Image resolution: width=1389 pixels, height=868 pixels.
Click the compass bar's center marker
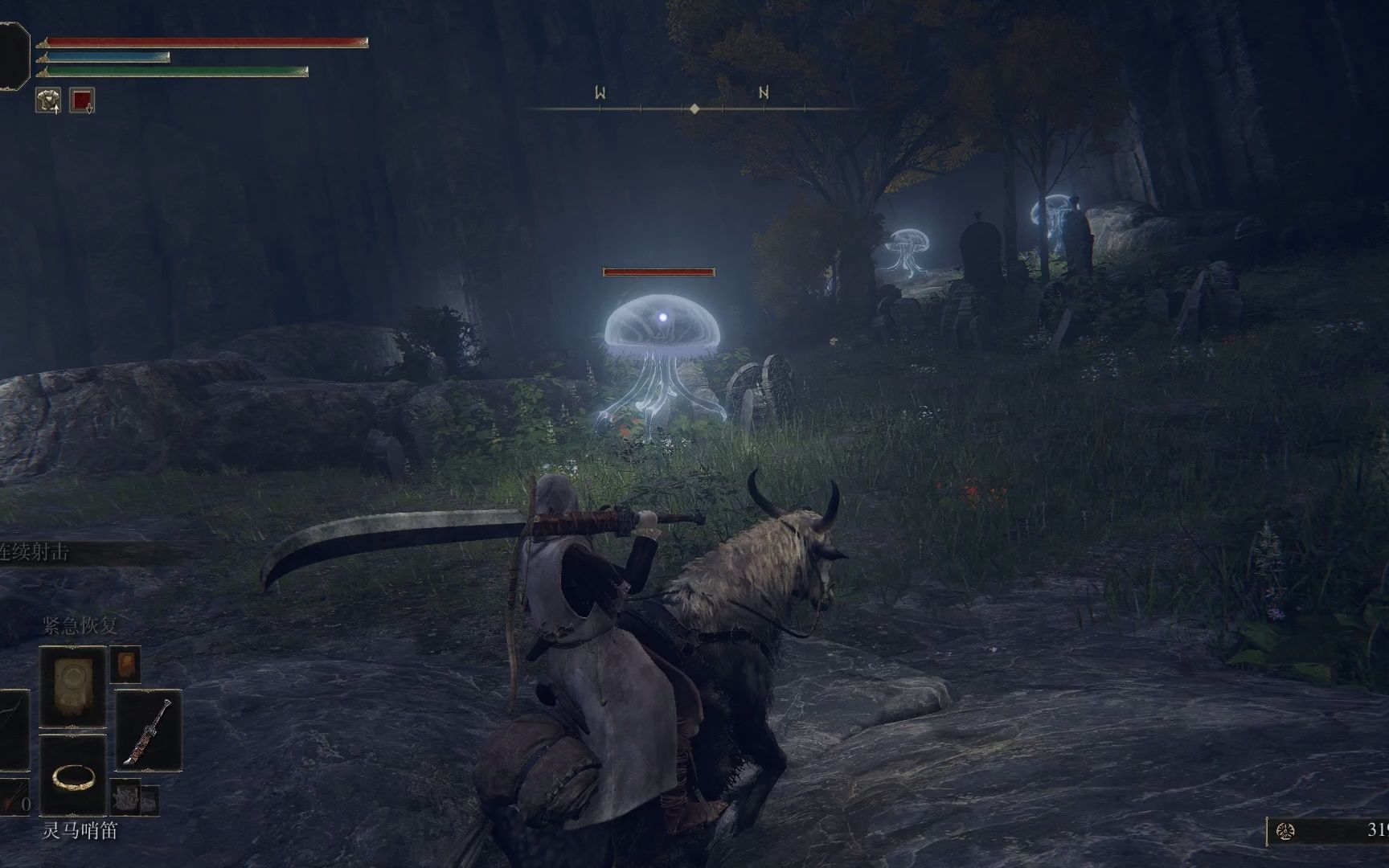[x=694, y=108]
